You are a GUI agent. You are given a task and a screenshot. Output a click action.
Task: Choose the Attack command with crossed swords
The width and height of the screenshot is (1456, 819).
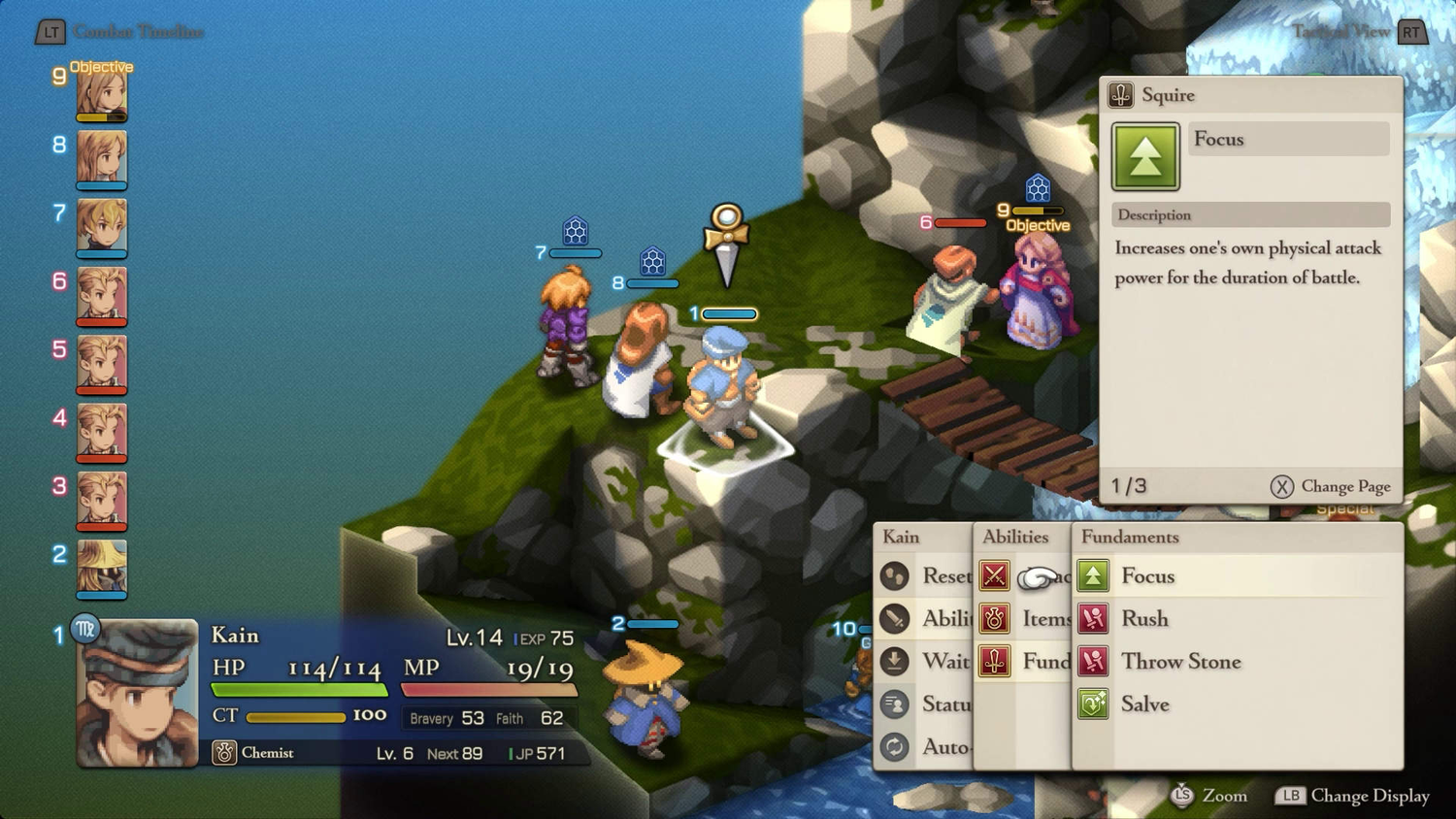click(x=995, y=576)
